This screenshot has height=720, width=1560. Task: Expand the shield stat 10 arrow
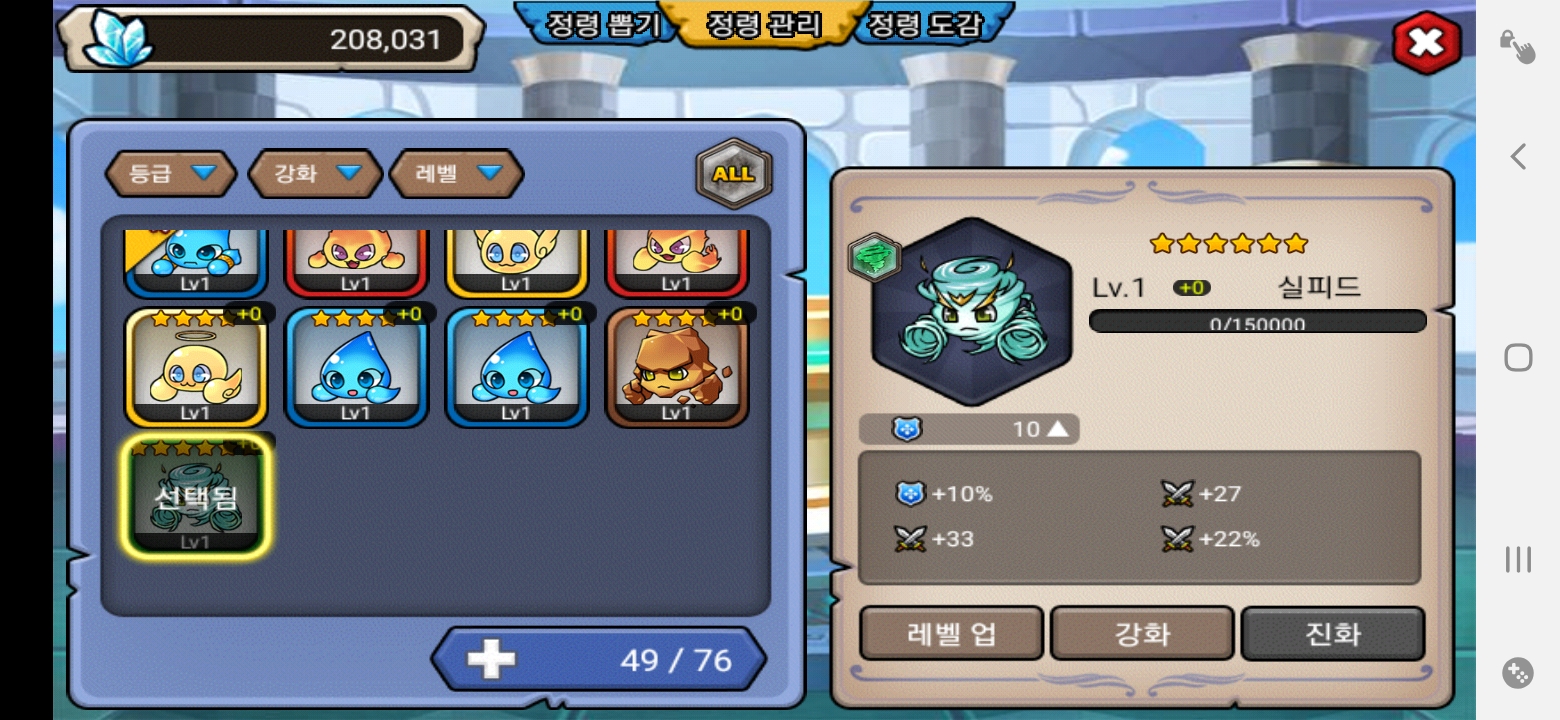1057,430
